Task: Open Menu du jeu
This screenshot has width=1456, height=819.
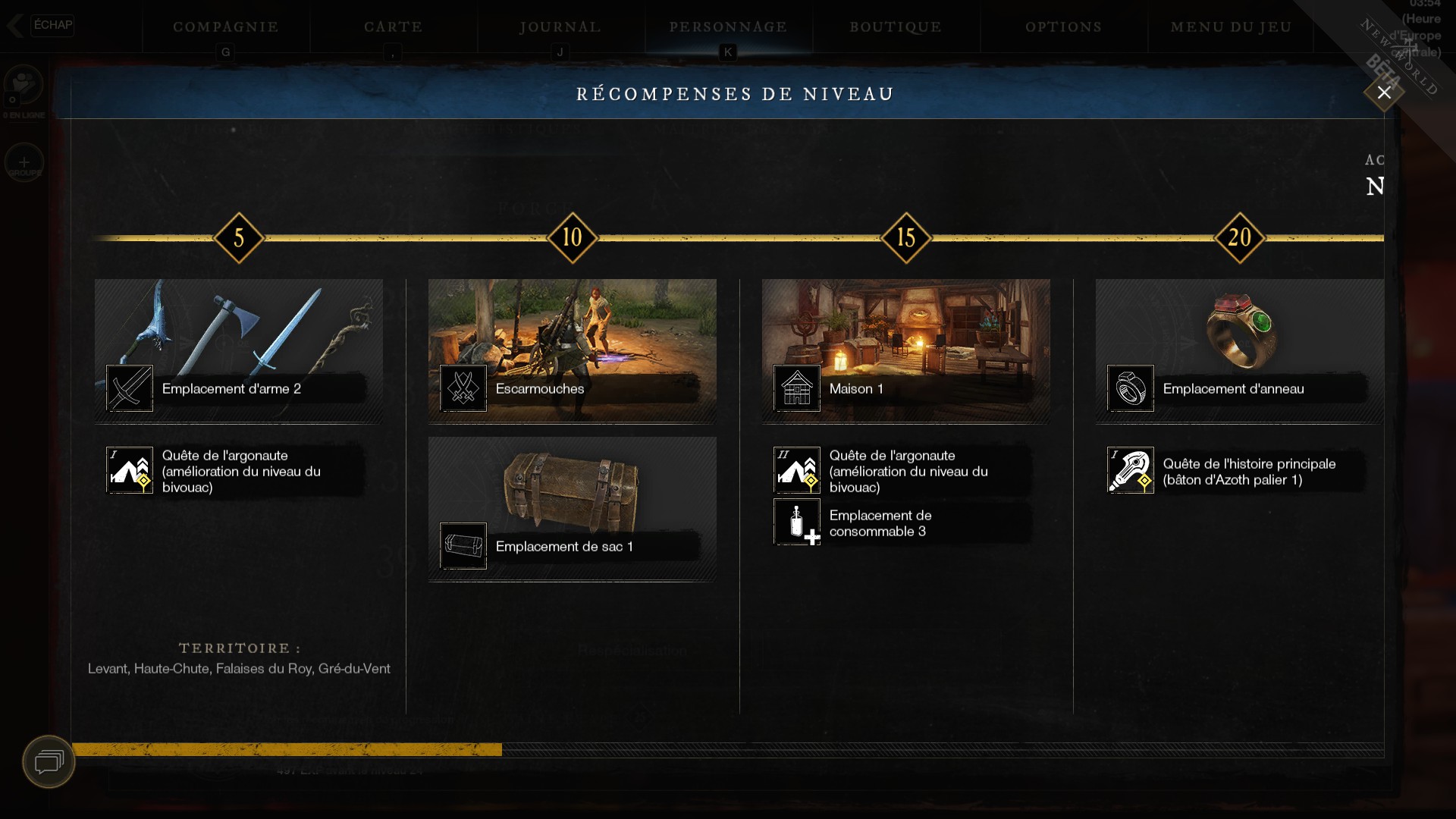Action: click(1231, 27)
